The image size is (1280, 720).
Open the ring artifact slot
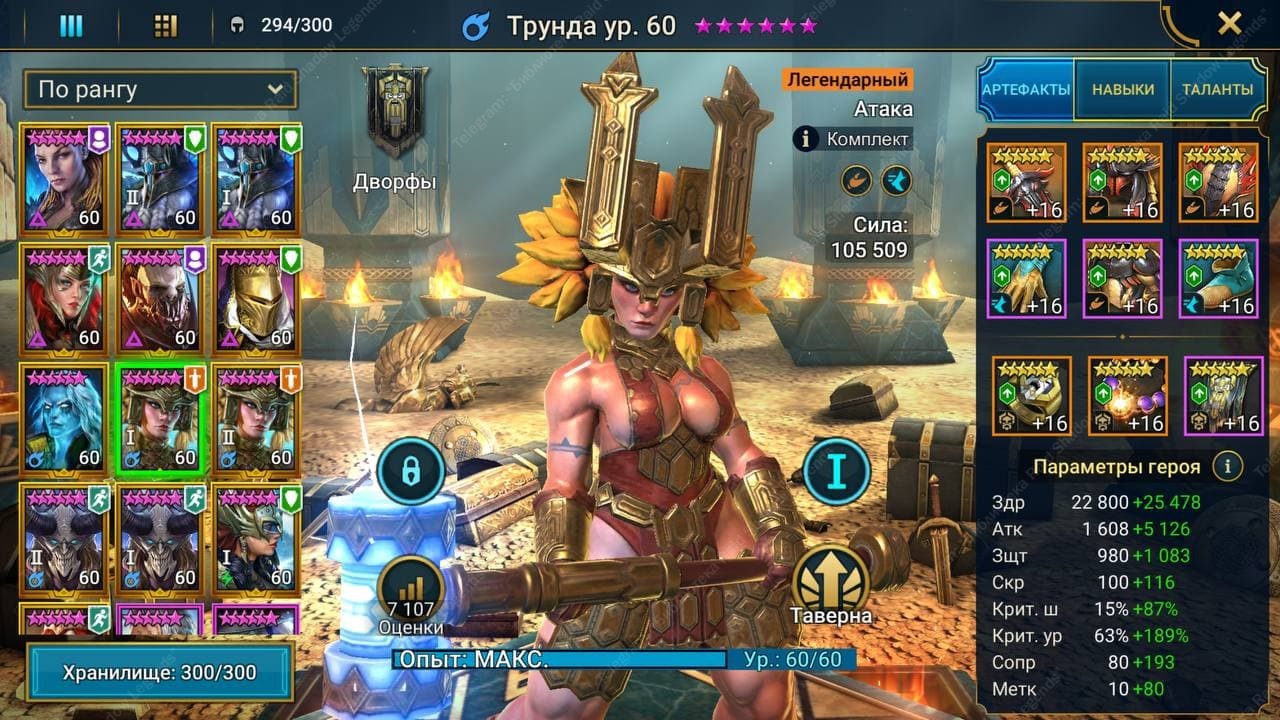click(1031, 396)
